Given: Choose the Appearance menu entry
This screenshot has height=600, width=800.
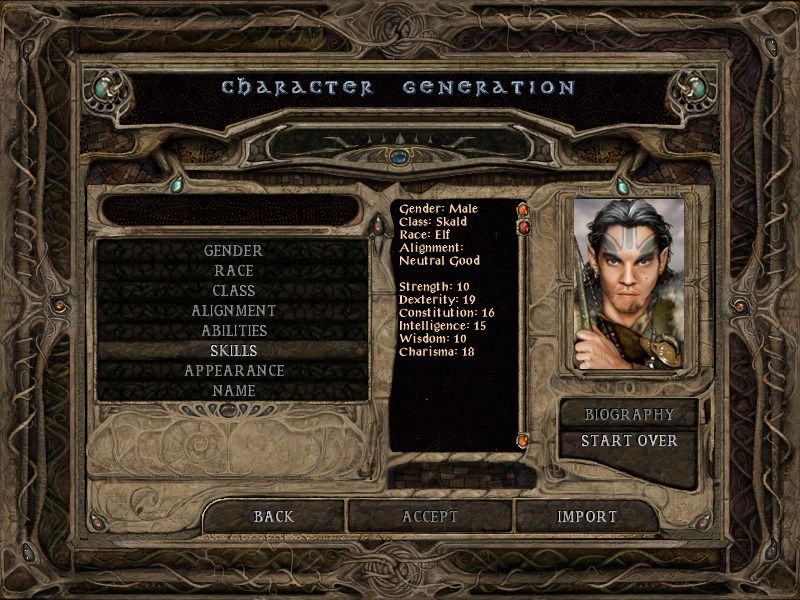Looking at the screenshot, I should [x=233, y=371].
